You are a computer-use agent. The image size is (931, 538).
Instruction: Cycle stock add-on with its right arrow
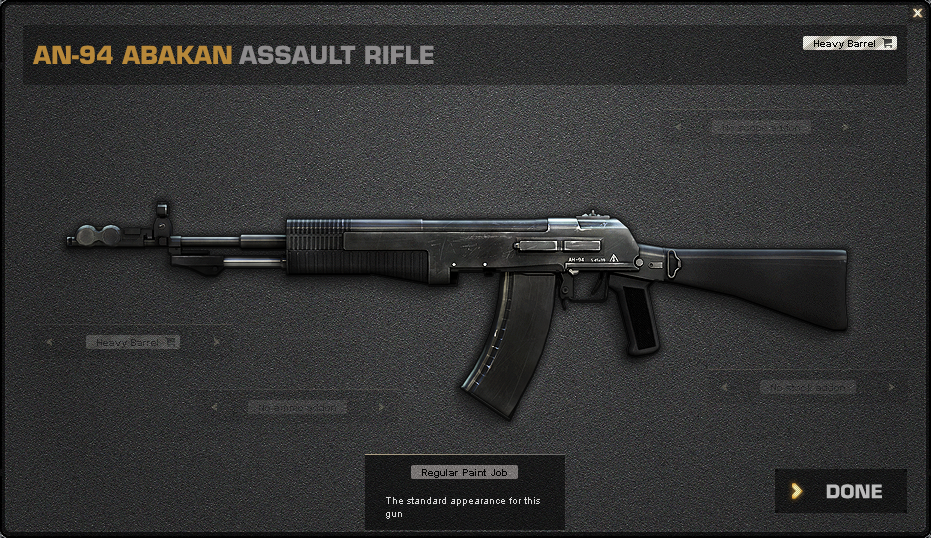coord(891,386)
